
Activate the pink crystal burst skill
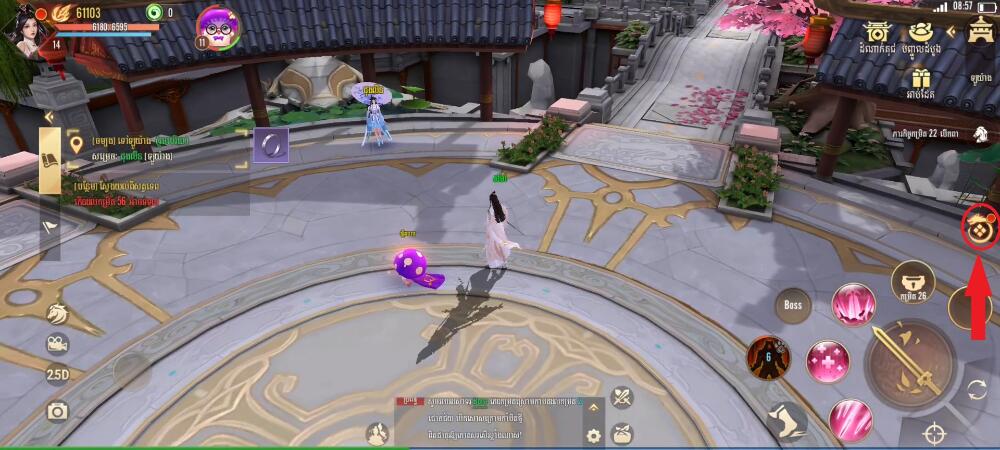point(853,304)
